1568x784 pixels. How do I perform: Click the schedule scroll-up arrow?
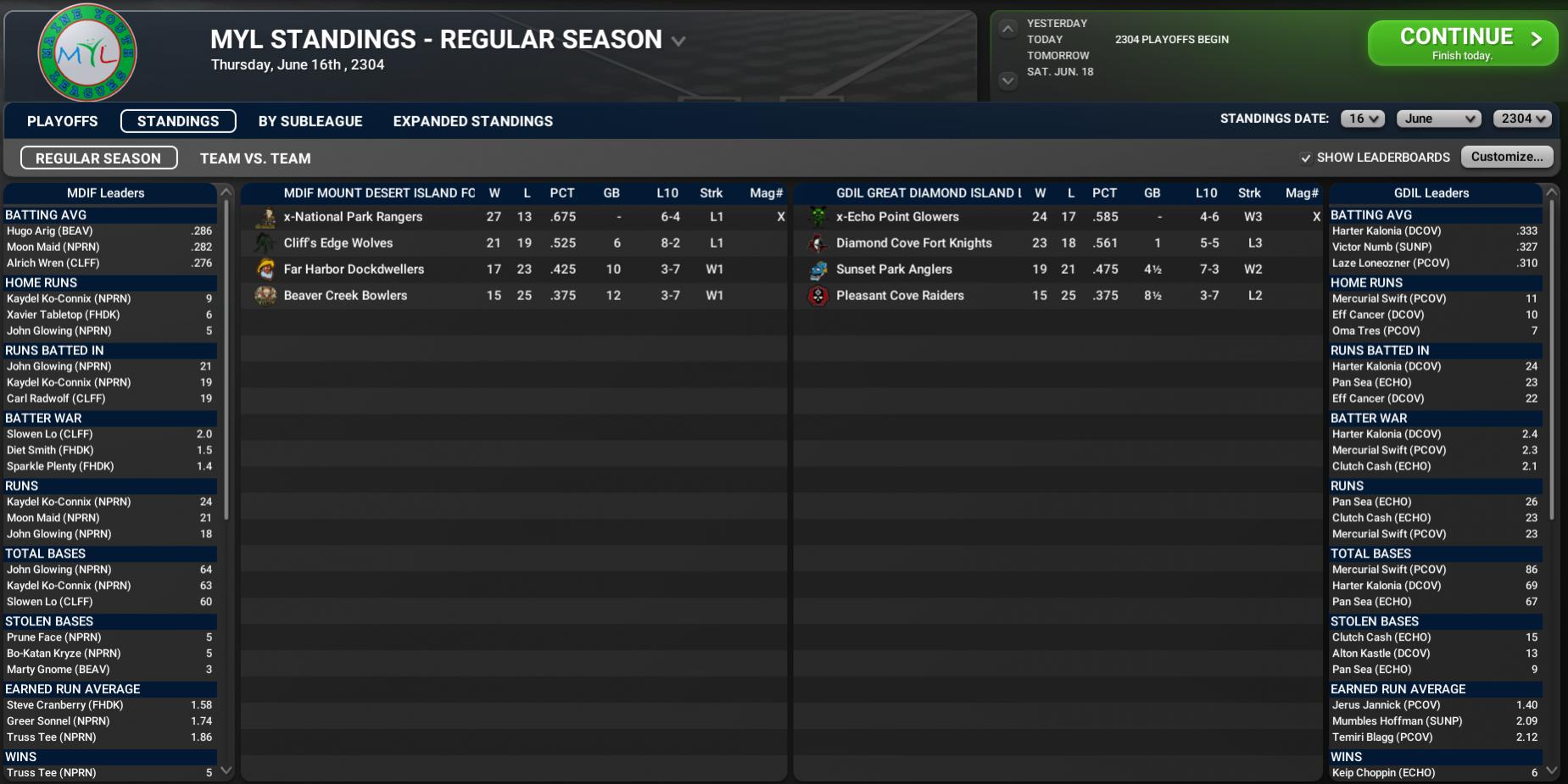point(1007,30)
